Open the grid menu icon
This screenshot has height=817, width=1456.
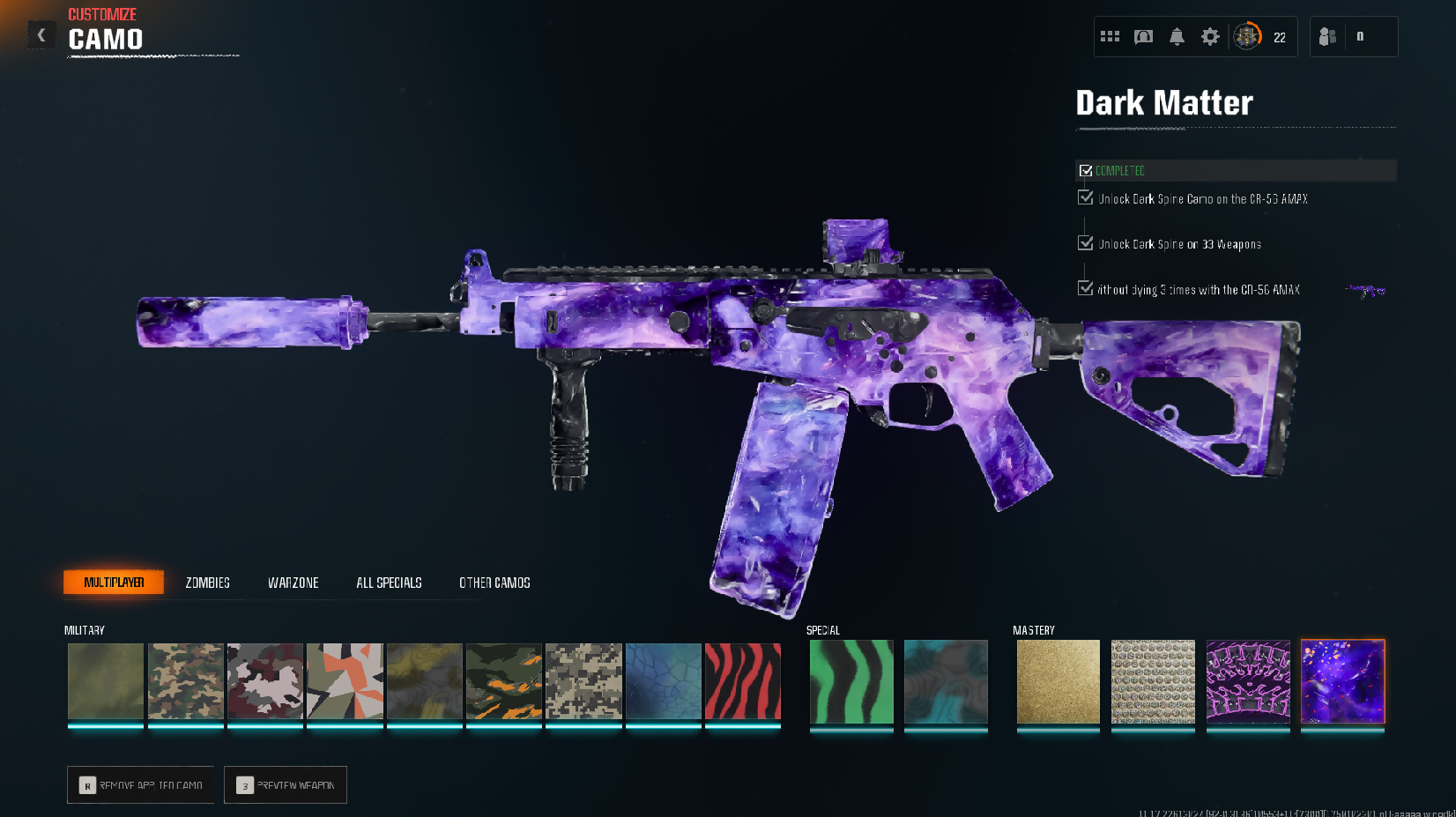click(x=1110, y=37)
